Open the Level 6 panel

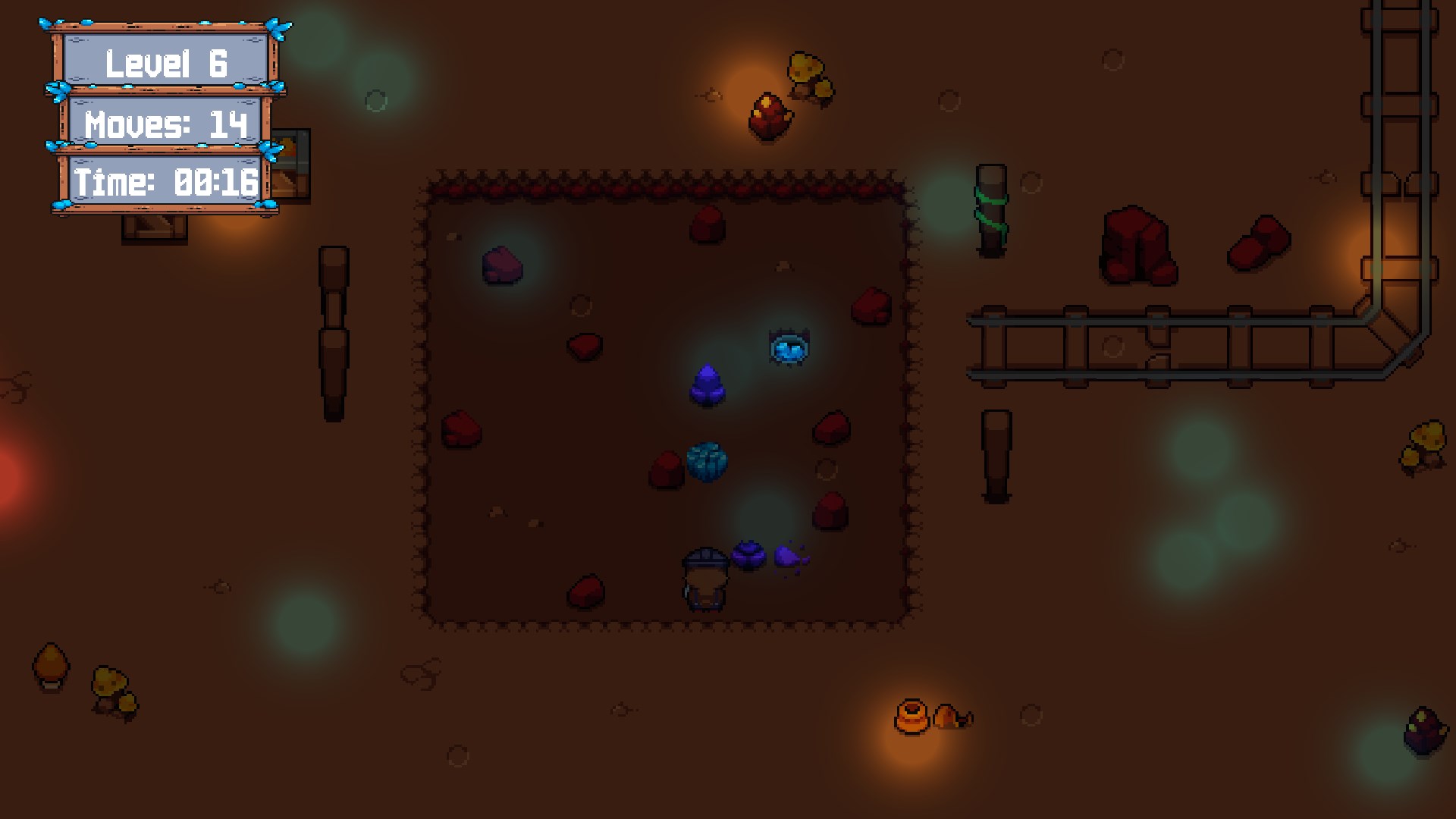tap(165, 64)
